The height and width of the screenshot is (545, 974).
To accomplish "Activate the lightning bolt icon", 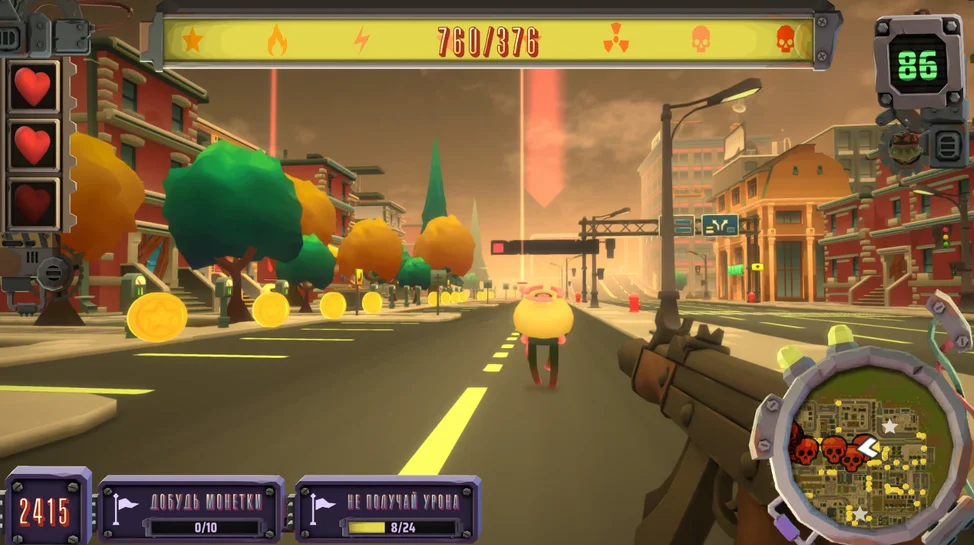I will [x=361, y=40].
